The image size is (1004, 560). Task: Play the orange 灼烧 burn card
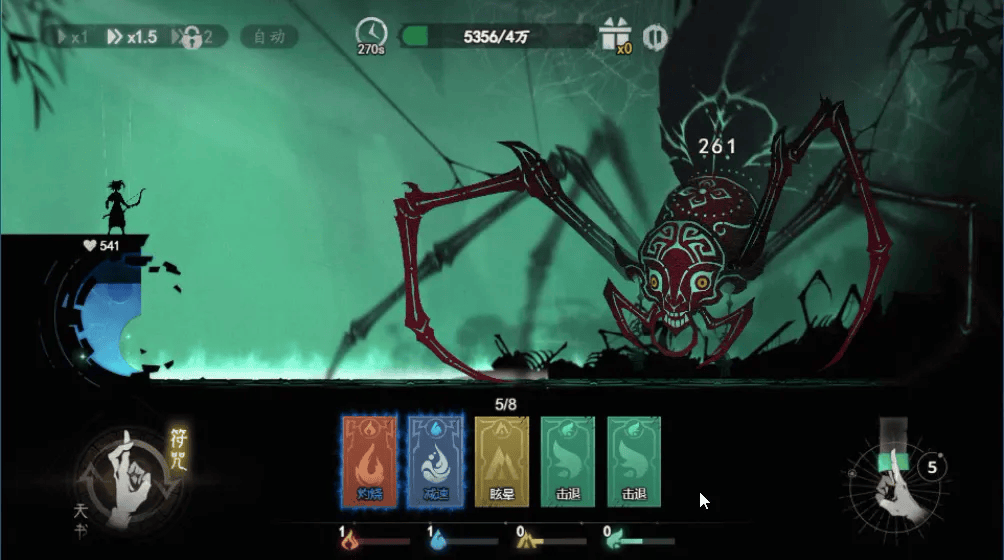[x=370, y=461]
